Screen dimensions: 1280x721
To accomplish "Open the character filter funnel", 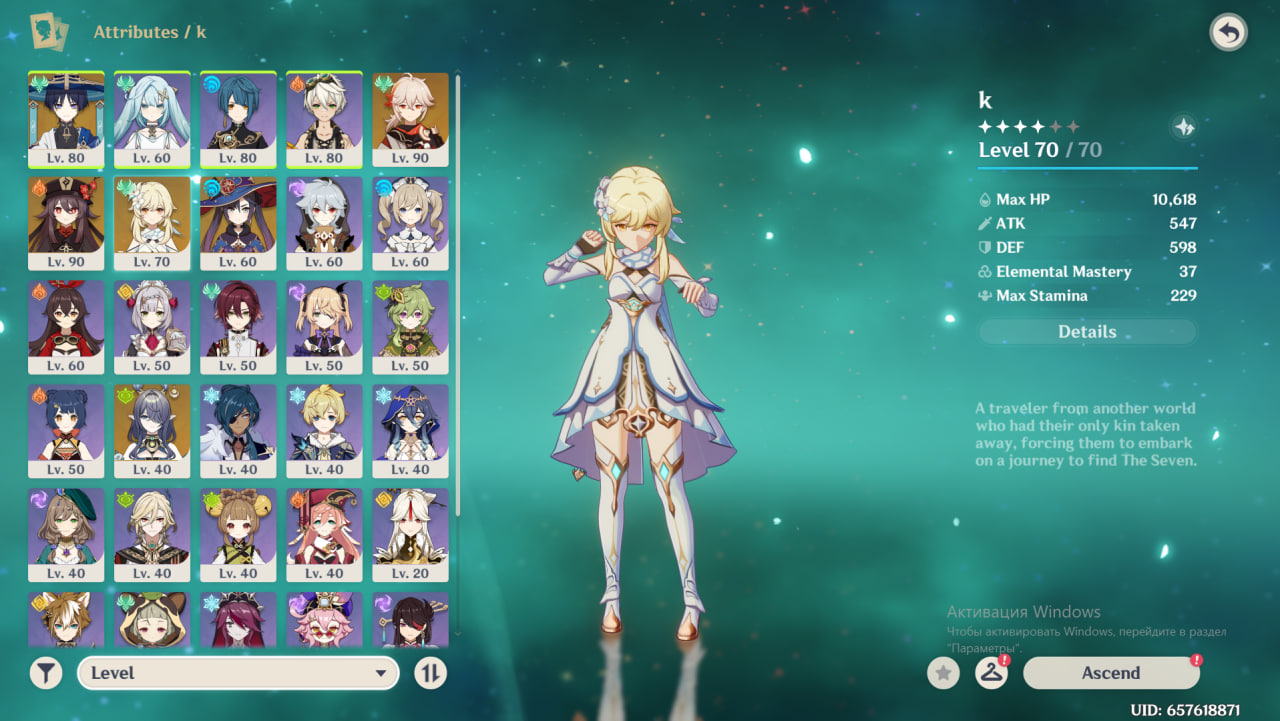I will (46, 673).
